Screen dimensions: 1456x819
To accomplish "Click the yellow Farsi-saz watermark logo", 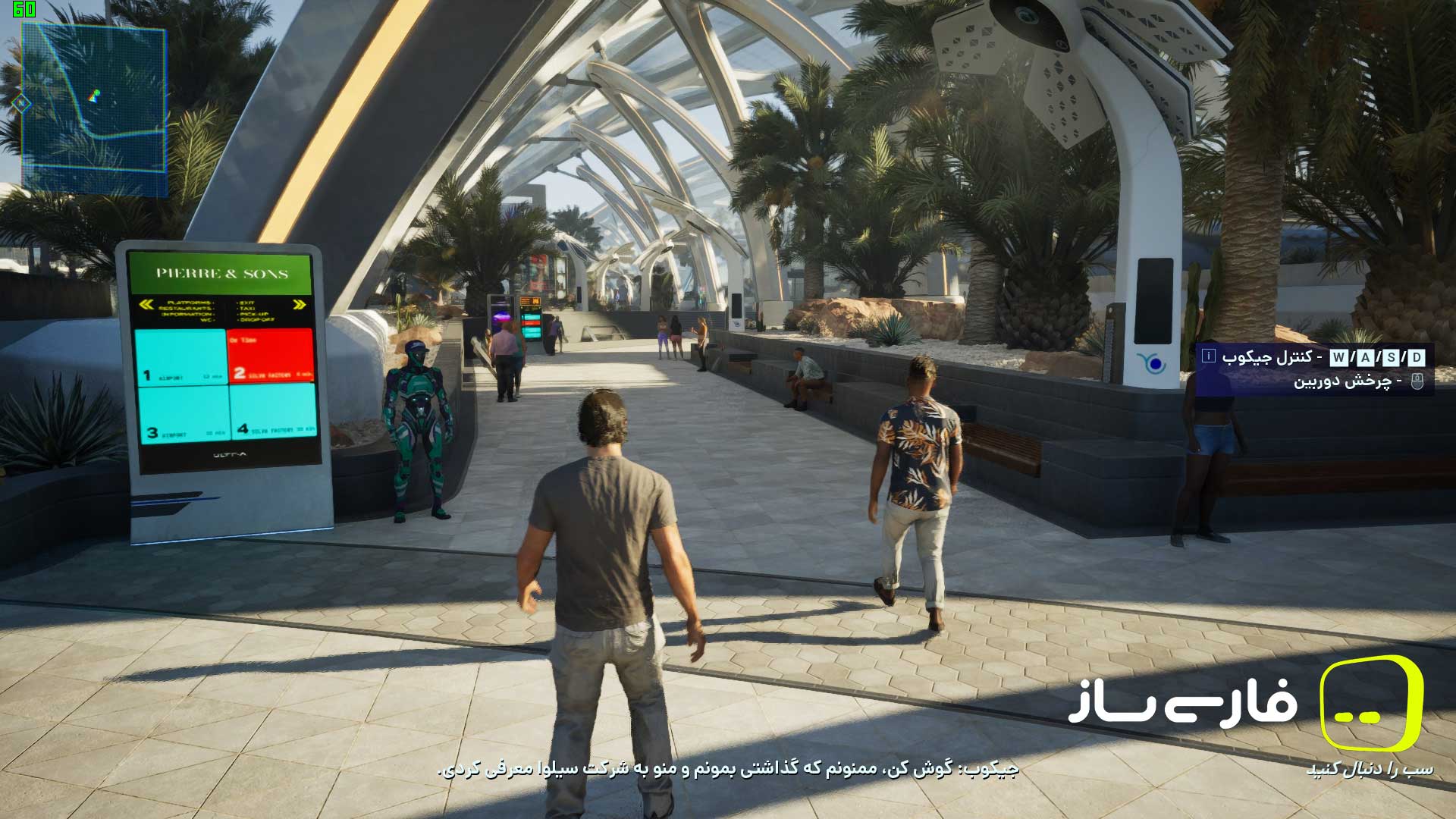I will [1371, 703].
